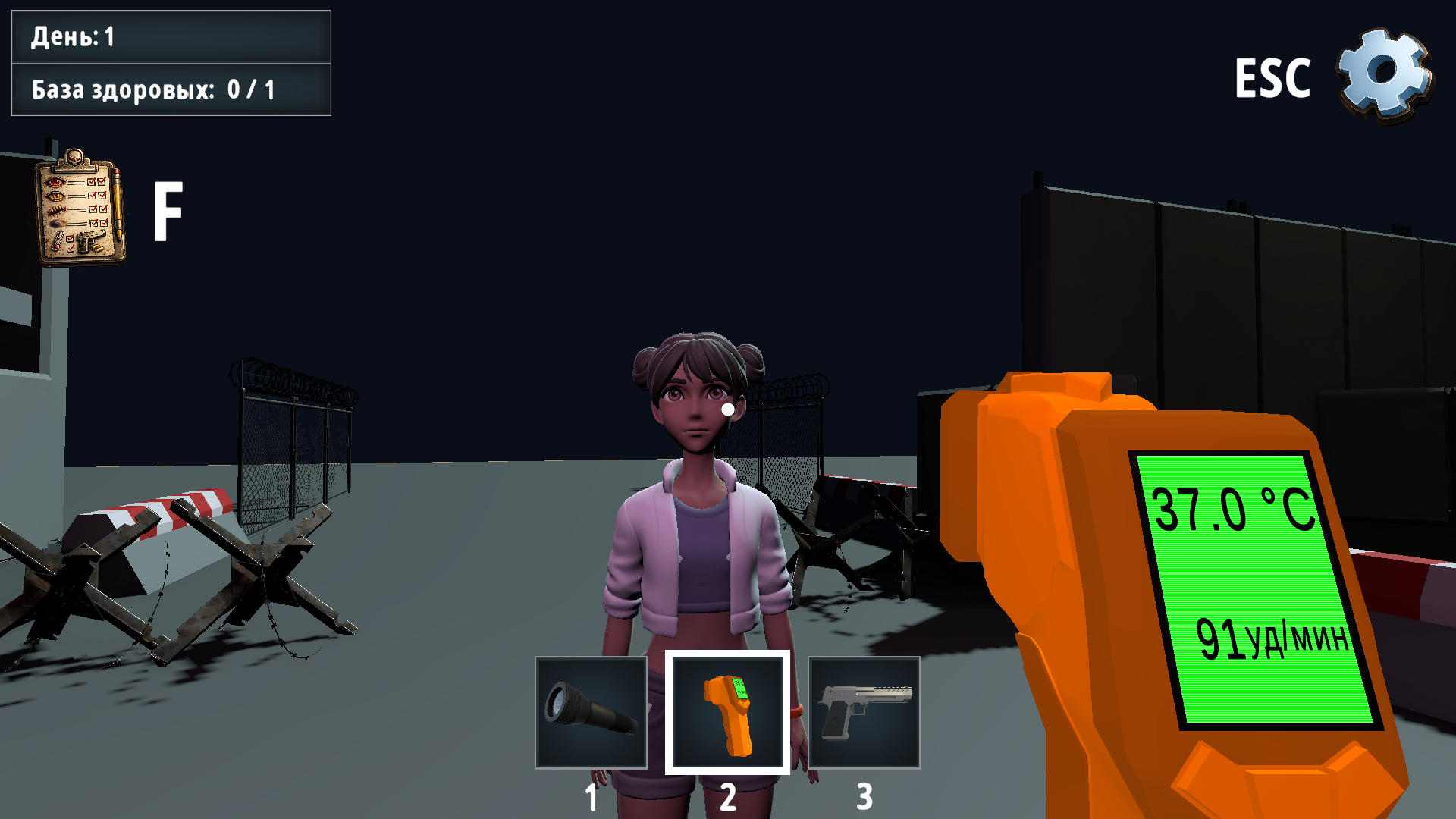Viewport: 1456px width, 819px height.
Task: Click the 91 уд/мин heart rate reading
Action: coord(1273,639)
